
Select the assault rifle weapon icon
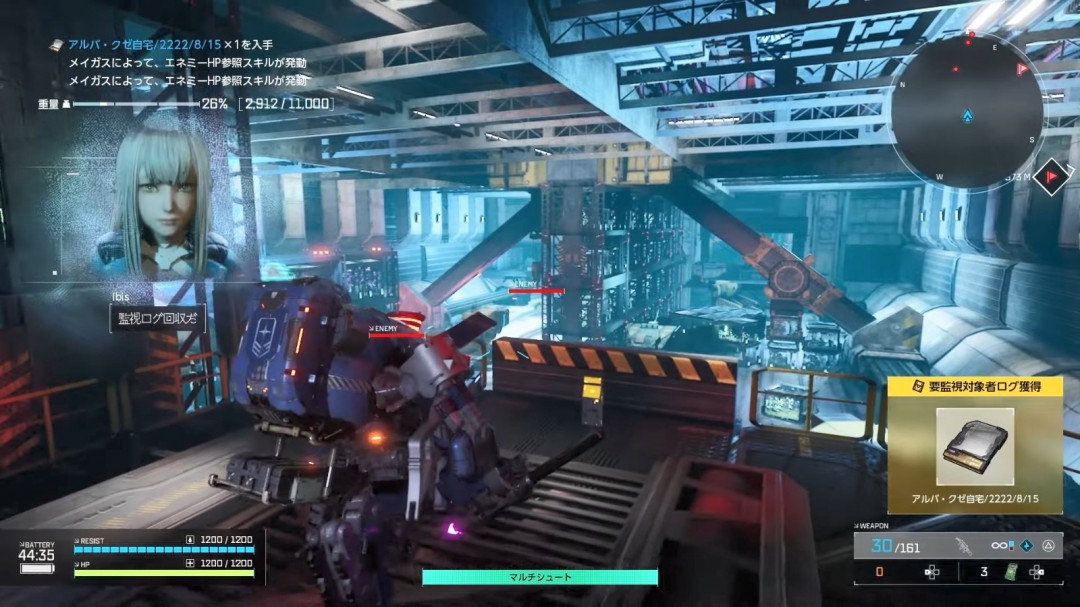[x=964, y=546]
